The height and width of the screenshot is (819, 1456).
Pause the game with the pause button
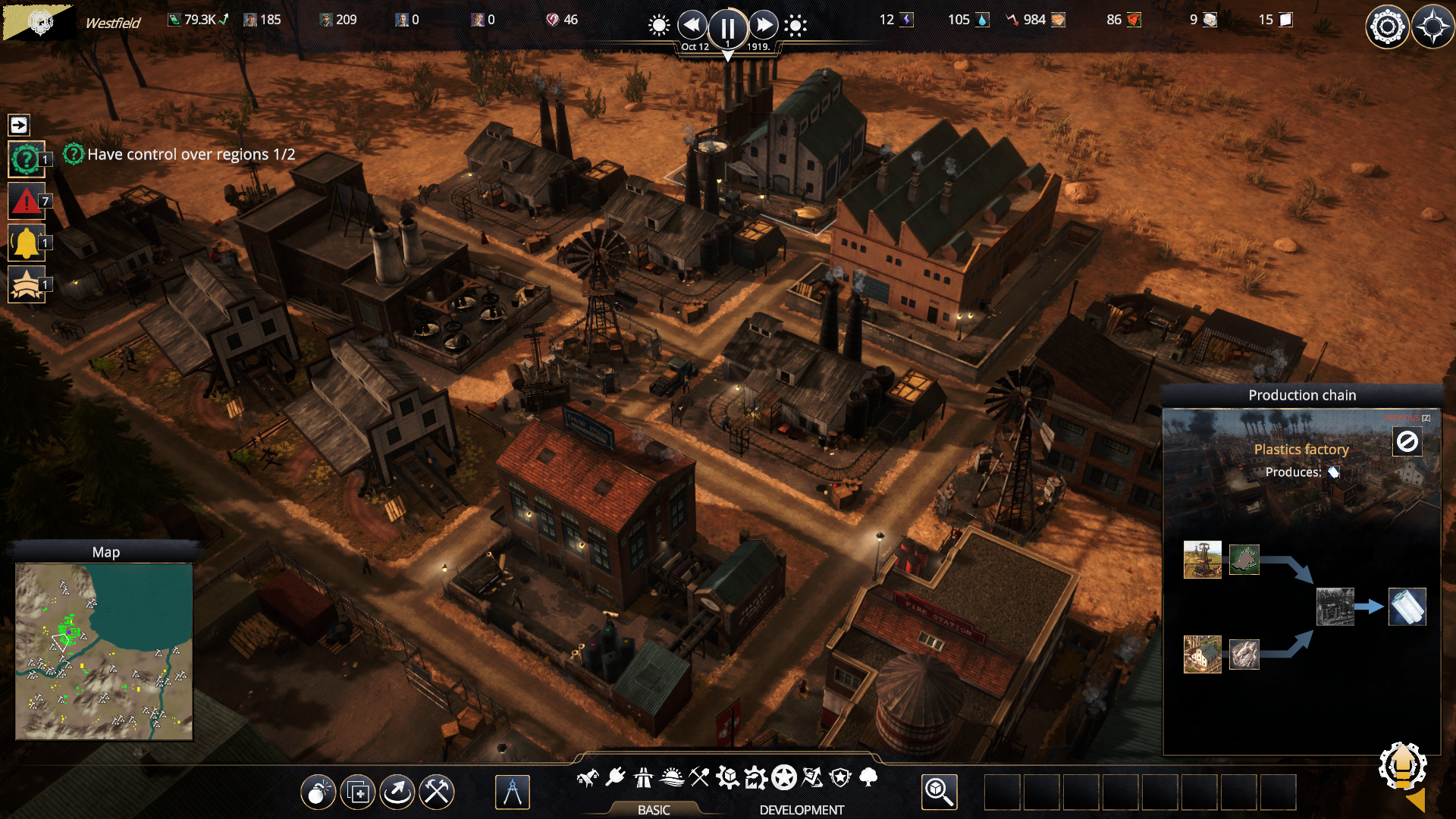[727, 28]
